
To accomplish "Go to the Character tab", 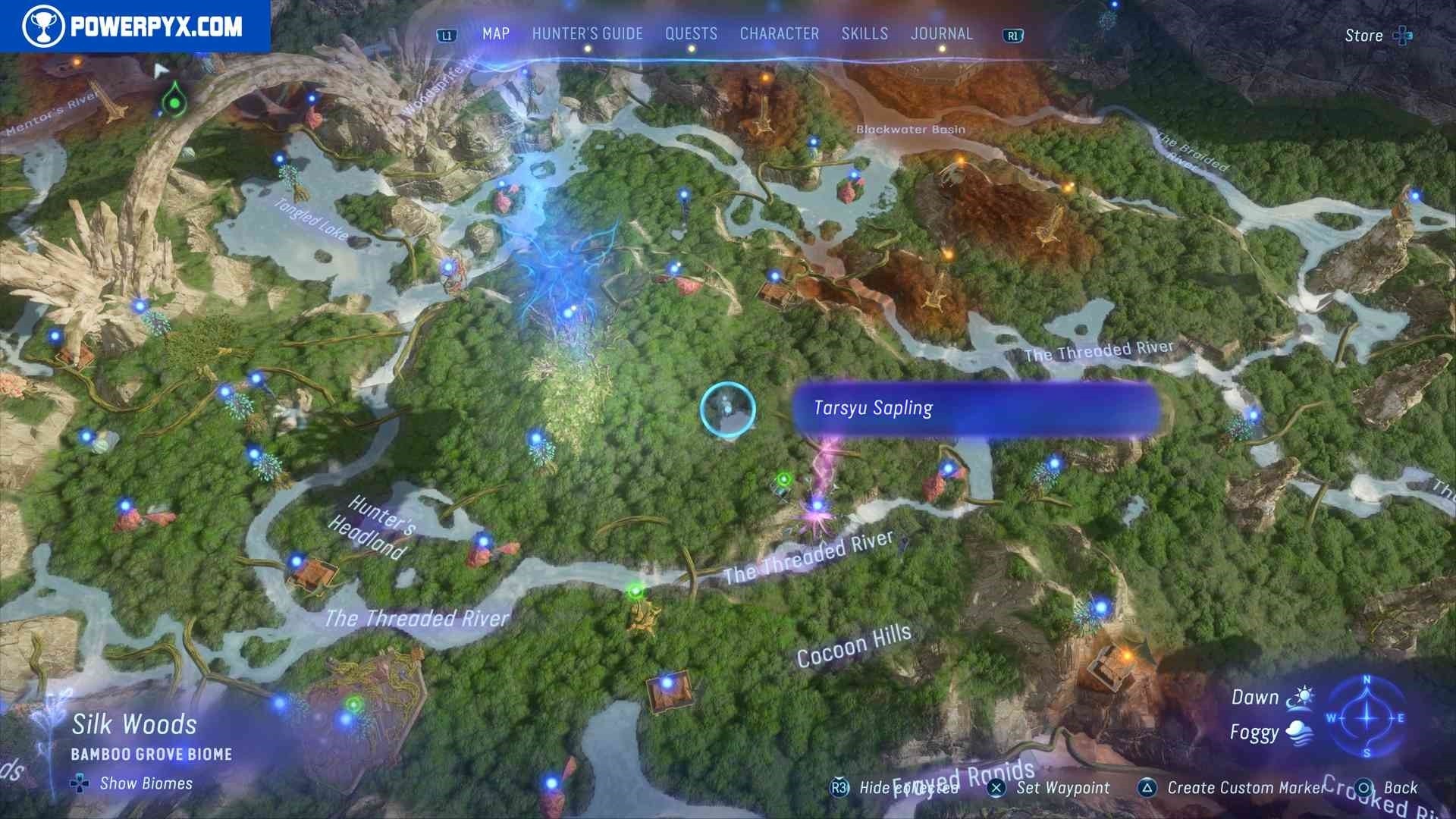I will [779, 34].
